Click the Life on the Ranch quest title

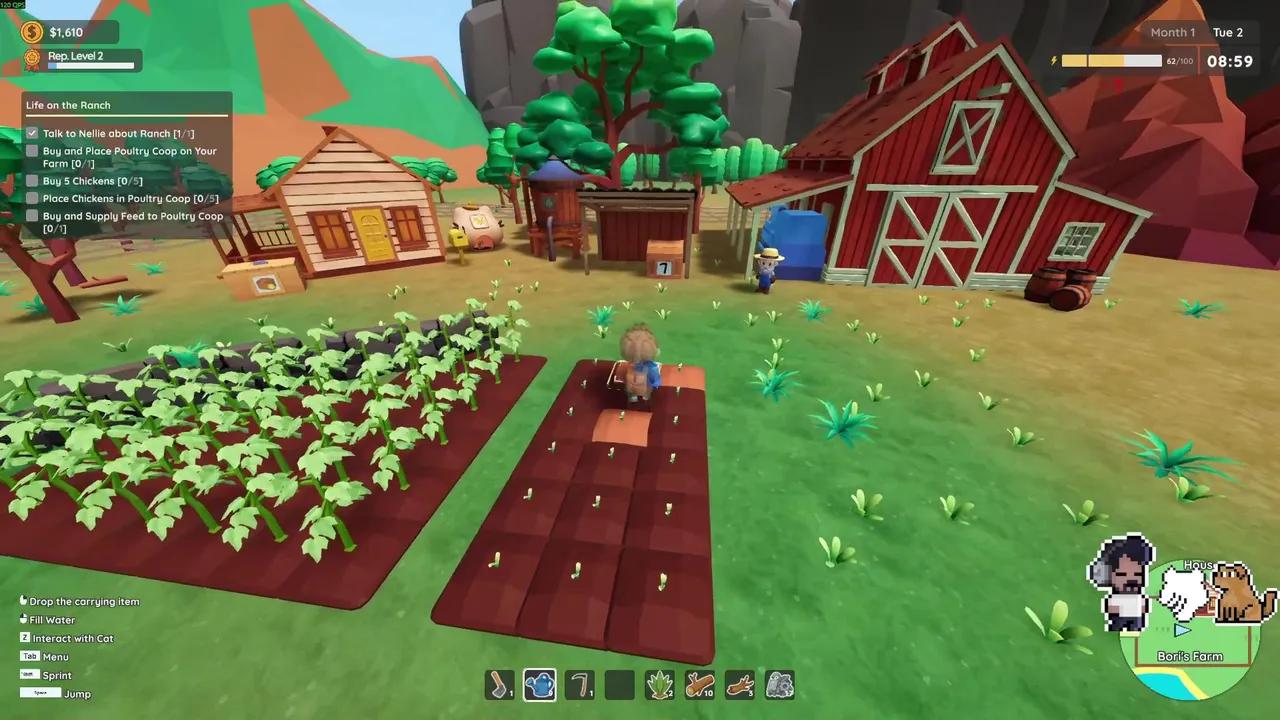click(x=68, y=105)
